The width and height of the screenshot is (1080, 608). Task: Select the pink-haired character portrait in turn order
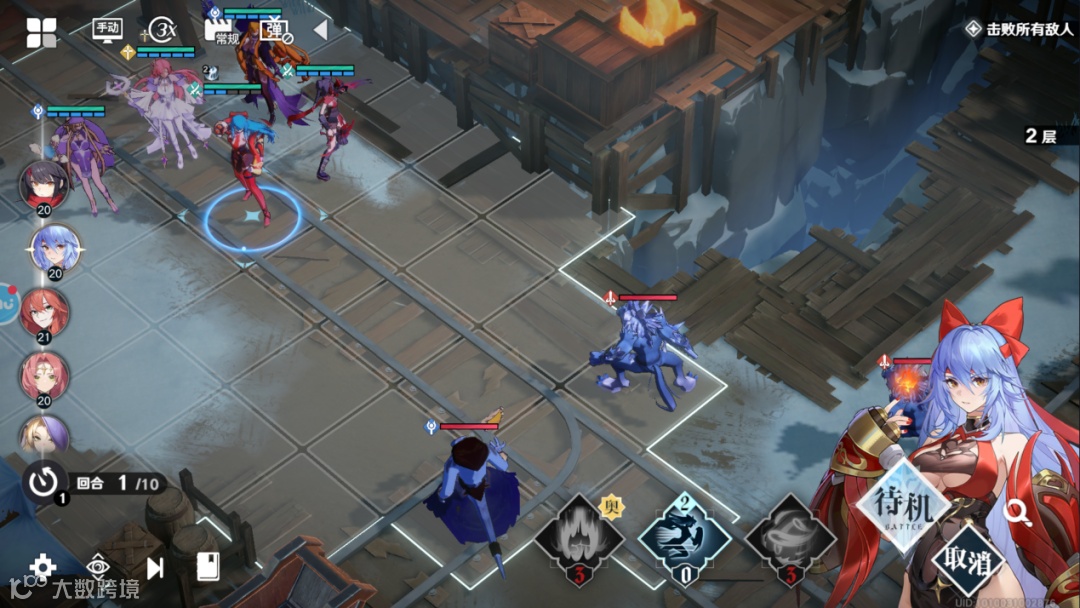pos(44,375)
